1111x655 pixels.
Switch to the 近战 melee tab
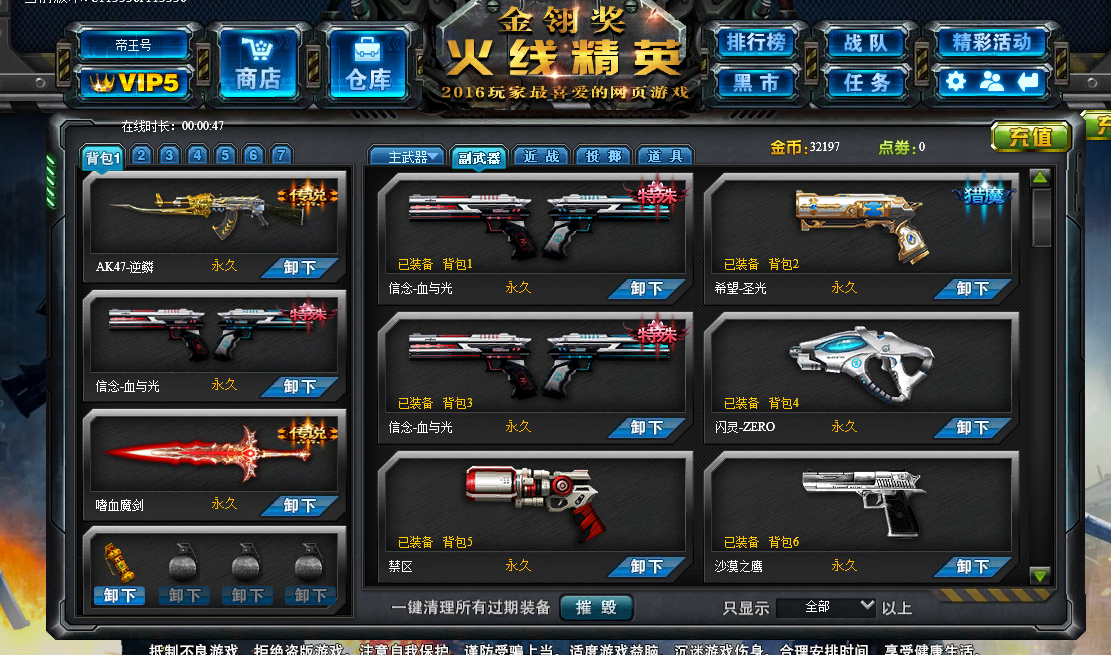[541, 157]
